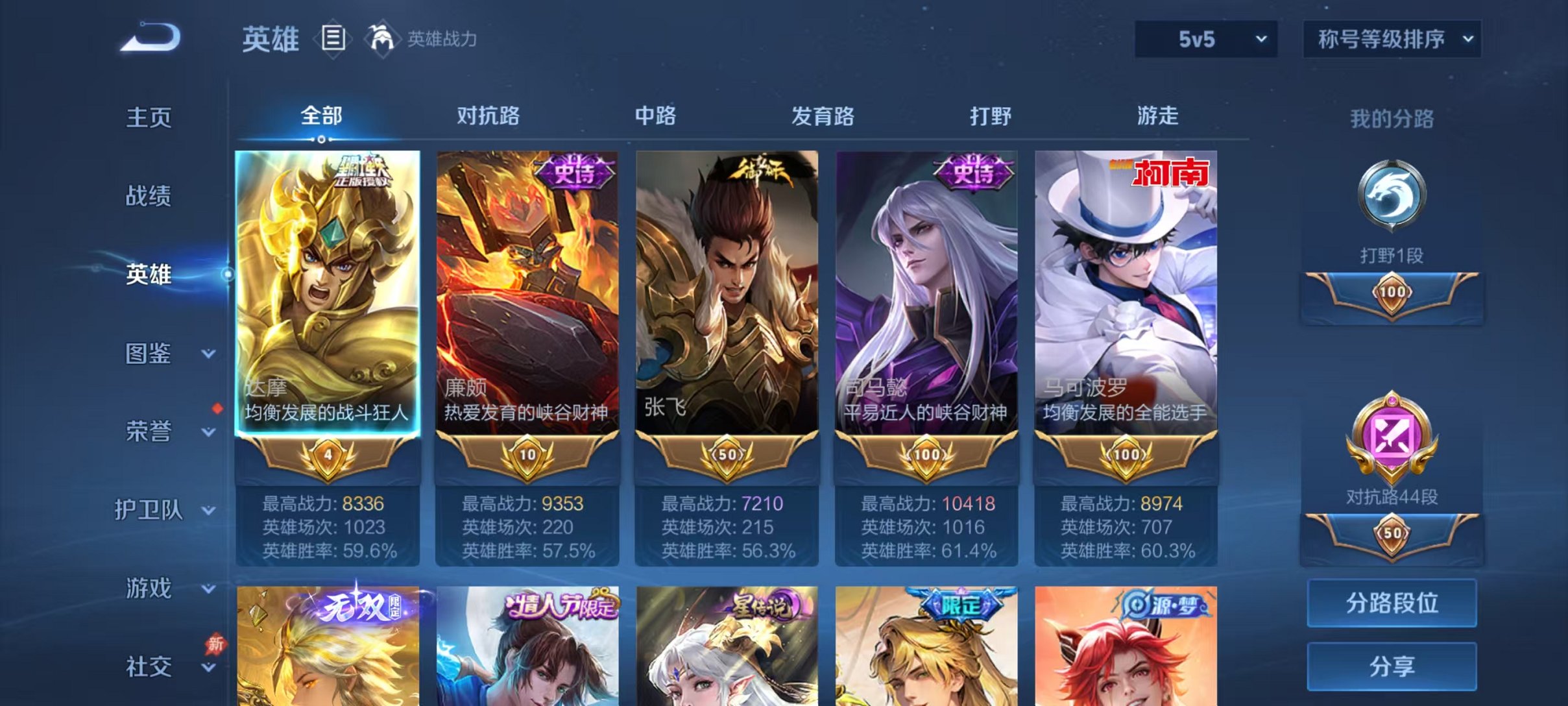Open the 5v5 mode dropdown
This screenshot has height=706, width=1568.
tap(1207, 40)
